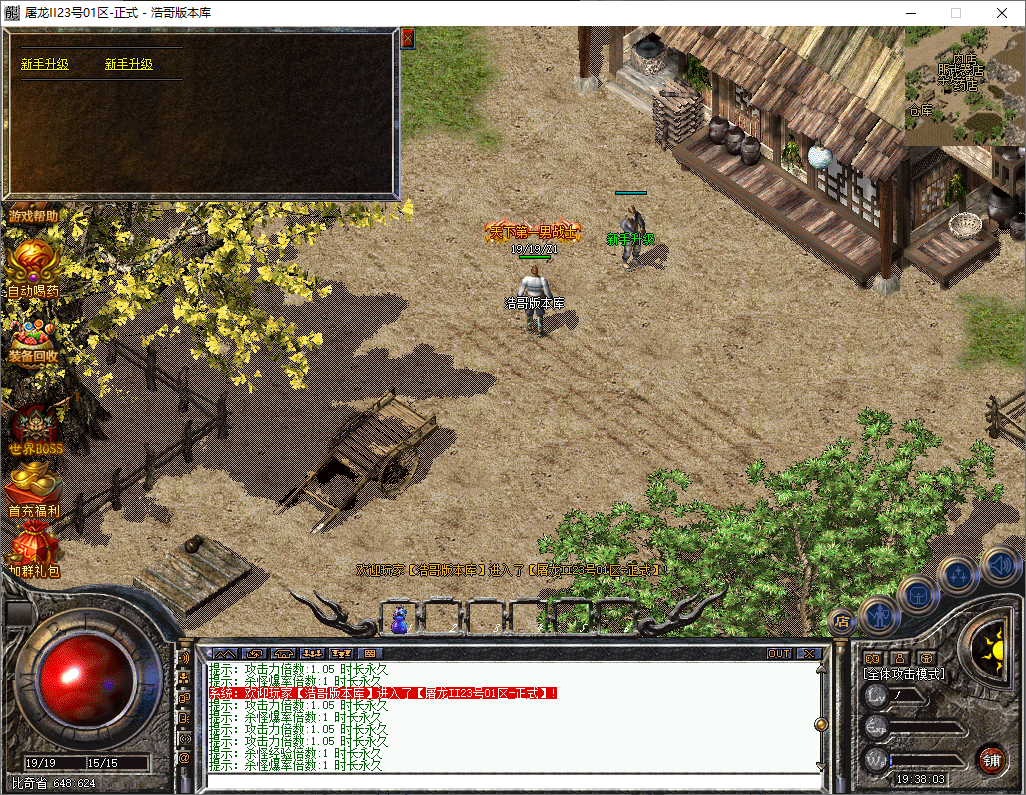Open the red 铺 stall button

[991, 759]
